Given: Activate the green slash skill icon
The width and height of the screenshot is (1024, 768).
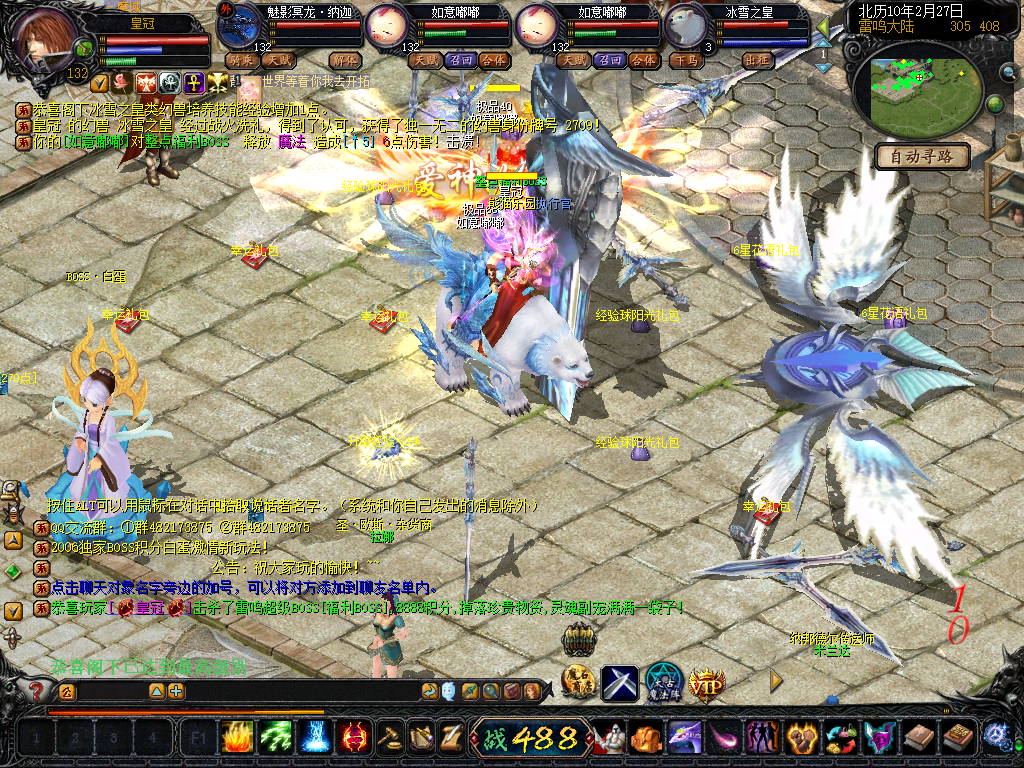Looking at the screenshot, I should point(275,738).
